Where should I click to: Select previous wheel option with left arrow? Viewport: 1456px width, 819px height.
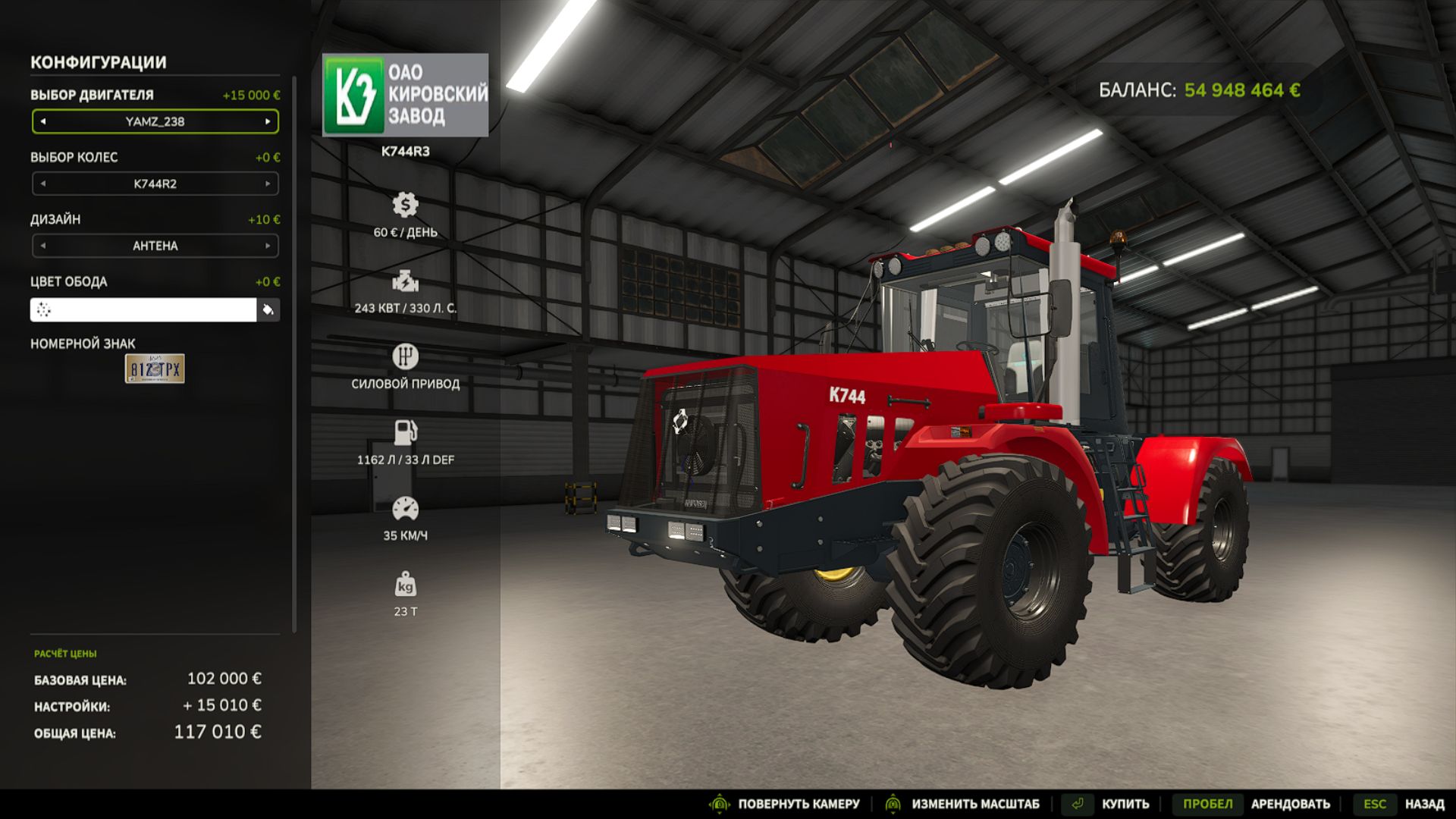[x=42, y=184]
